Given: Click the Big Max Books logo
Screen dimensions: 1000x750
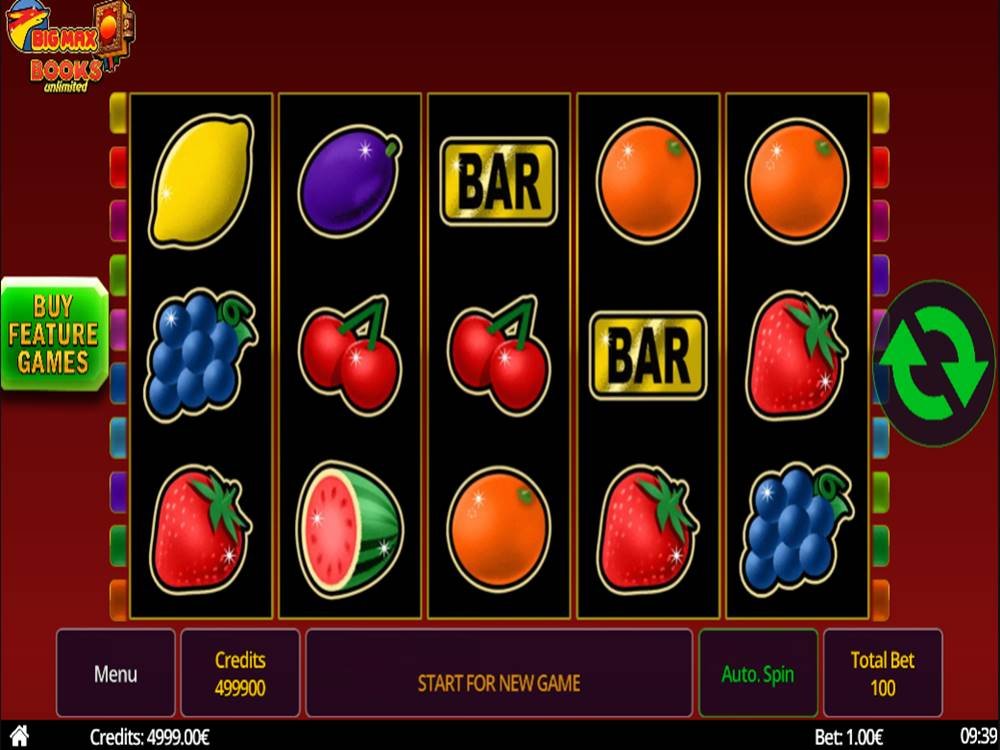Looking at the screenshot, I should 66,46.
